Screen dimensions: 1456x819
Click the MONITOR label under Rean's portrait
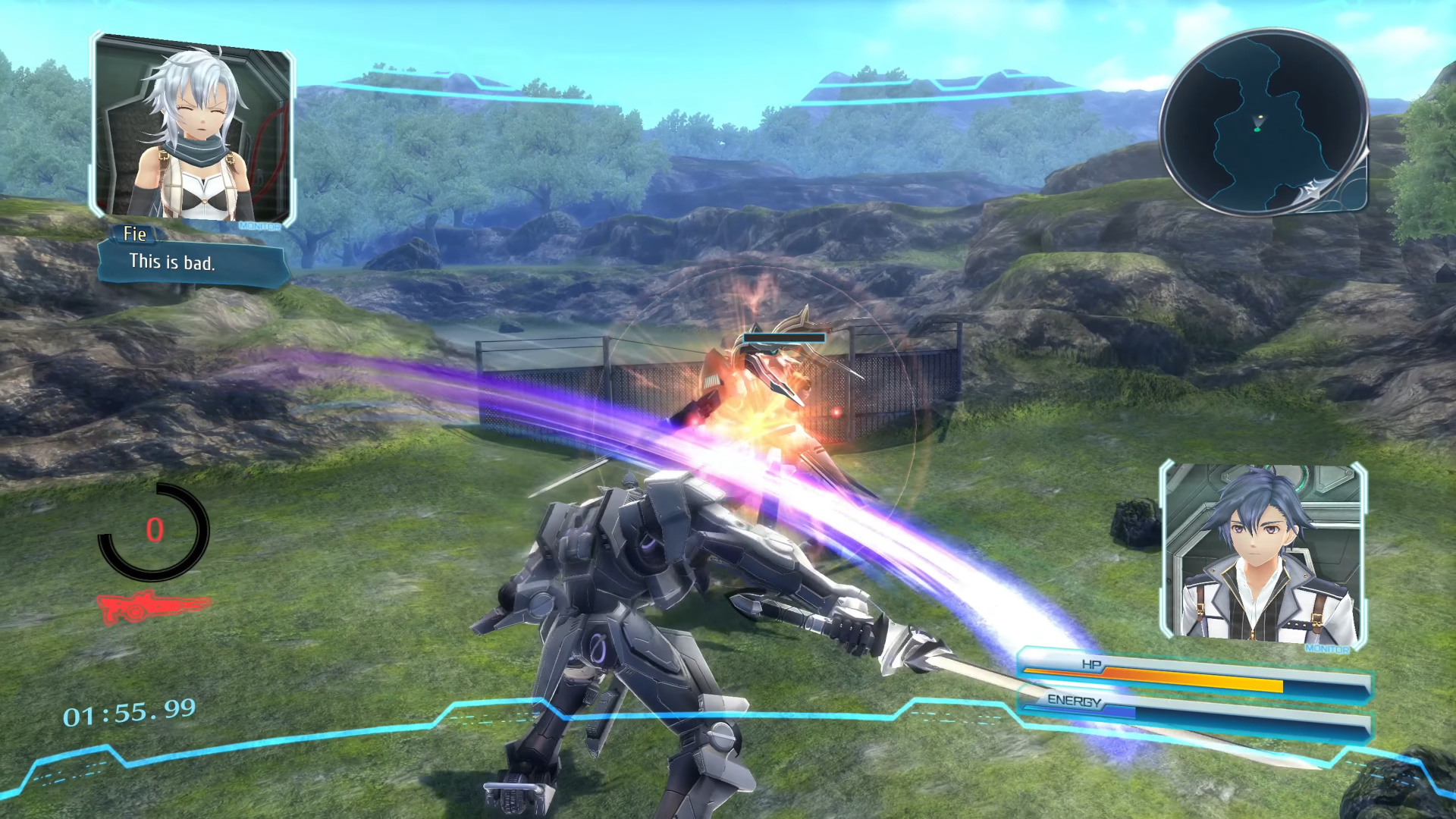point(1328,650)
